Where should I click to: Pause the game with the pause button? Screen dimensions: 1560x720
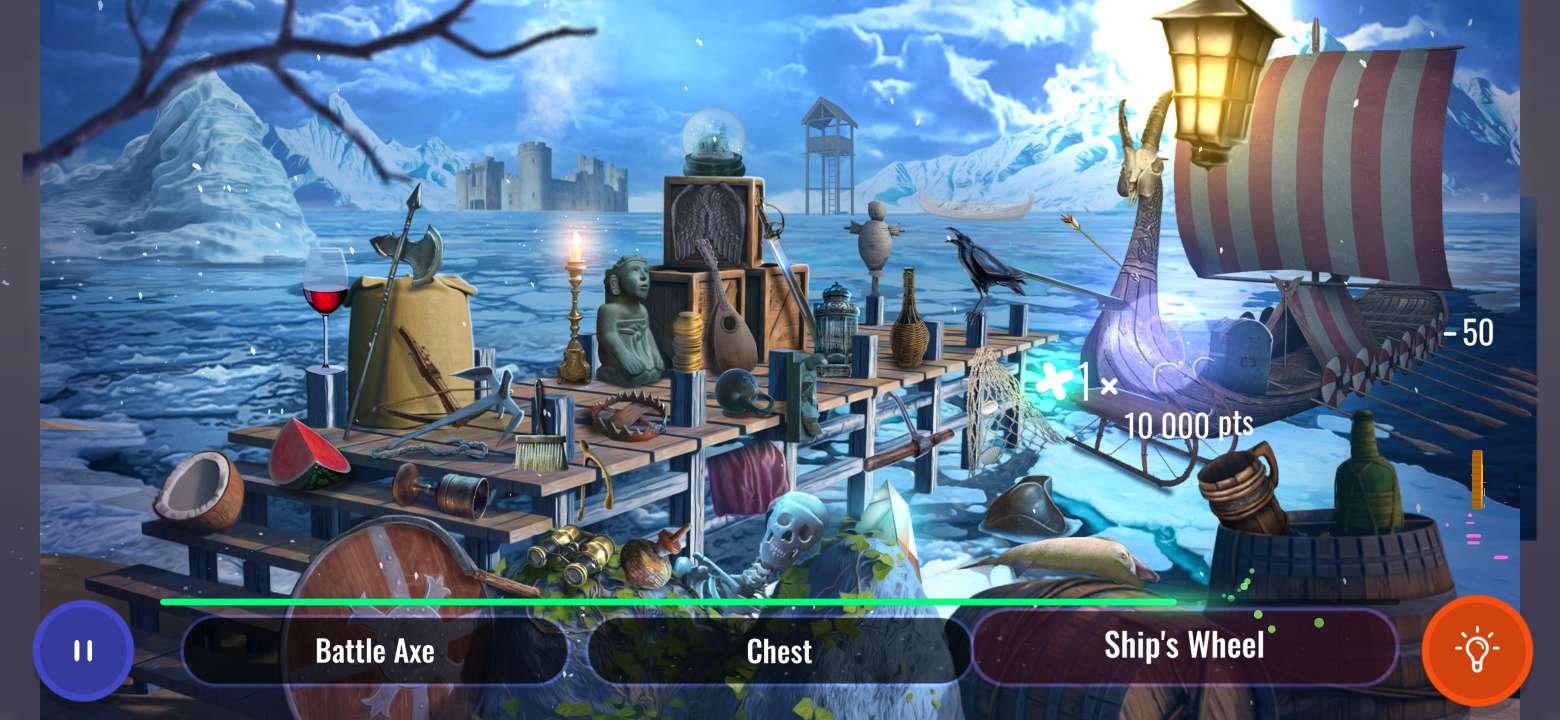click(x=83, y=650)
